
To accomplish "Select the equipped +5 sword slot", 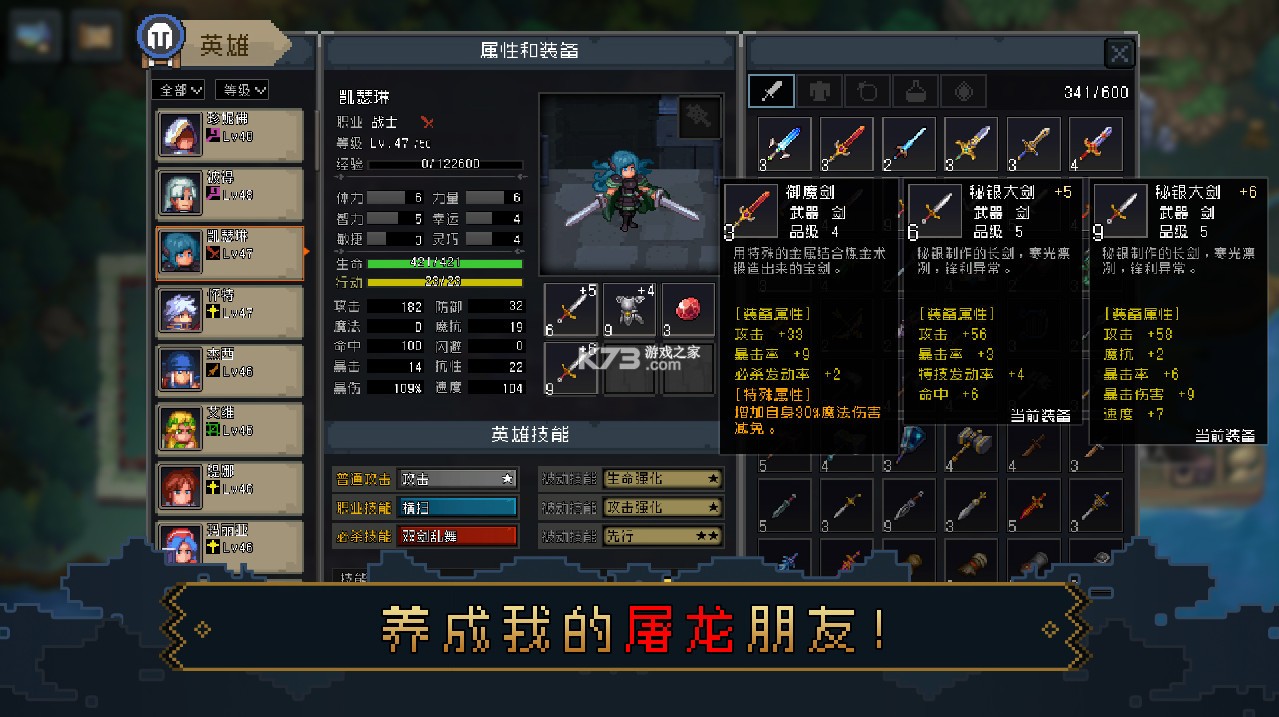I will [570, 309].
